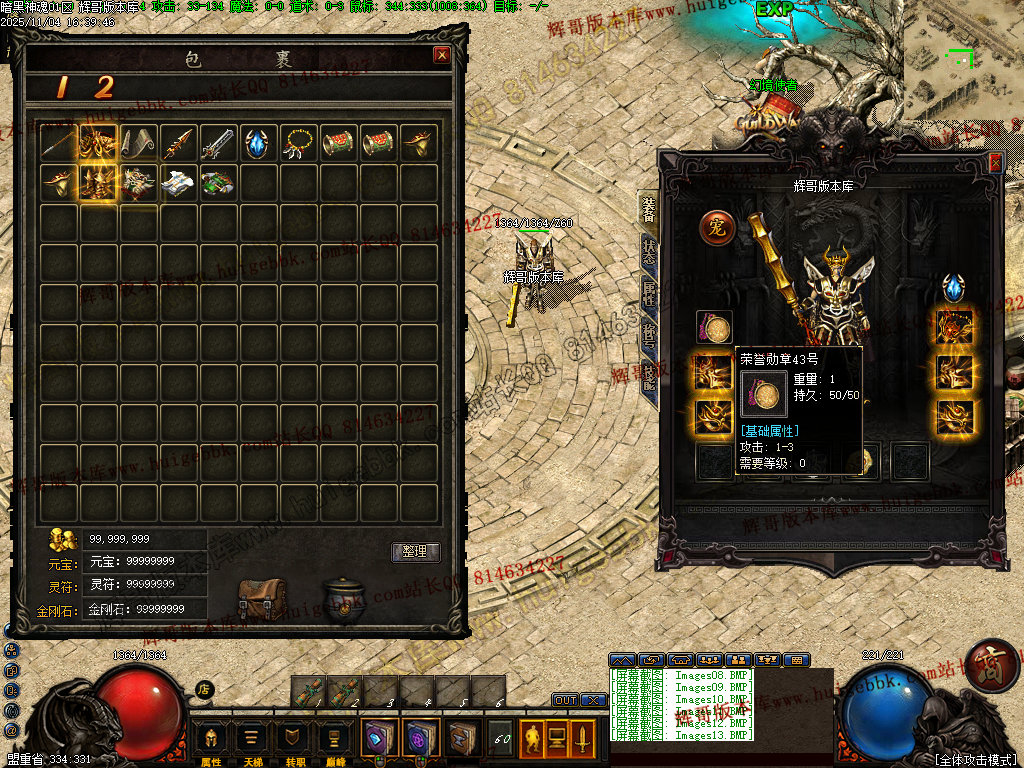Select the white book item in the bag

point(179,183)
